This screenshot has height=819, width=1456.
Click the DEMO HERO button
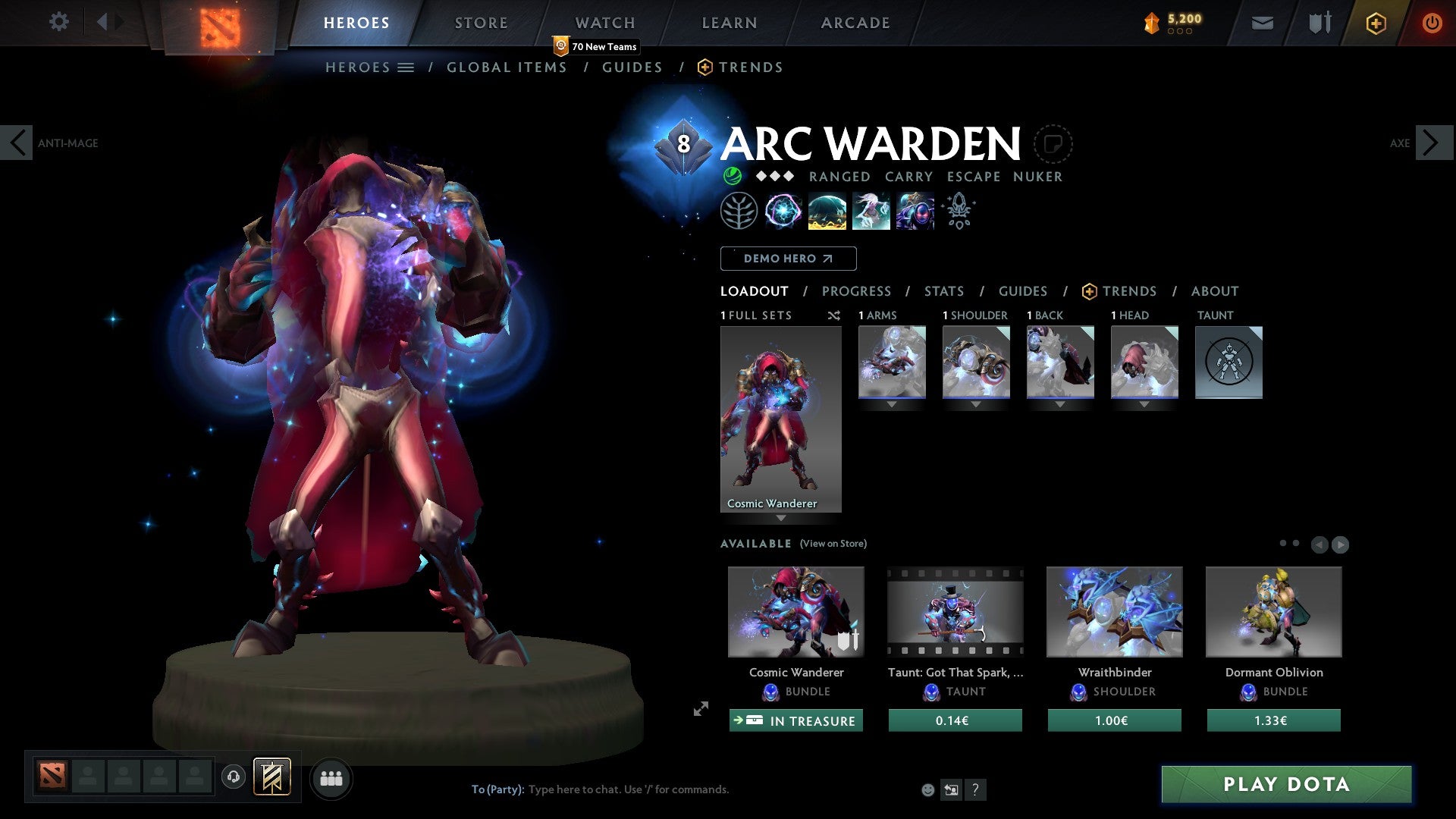tap(788, 259)
